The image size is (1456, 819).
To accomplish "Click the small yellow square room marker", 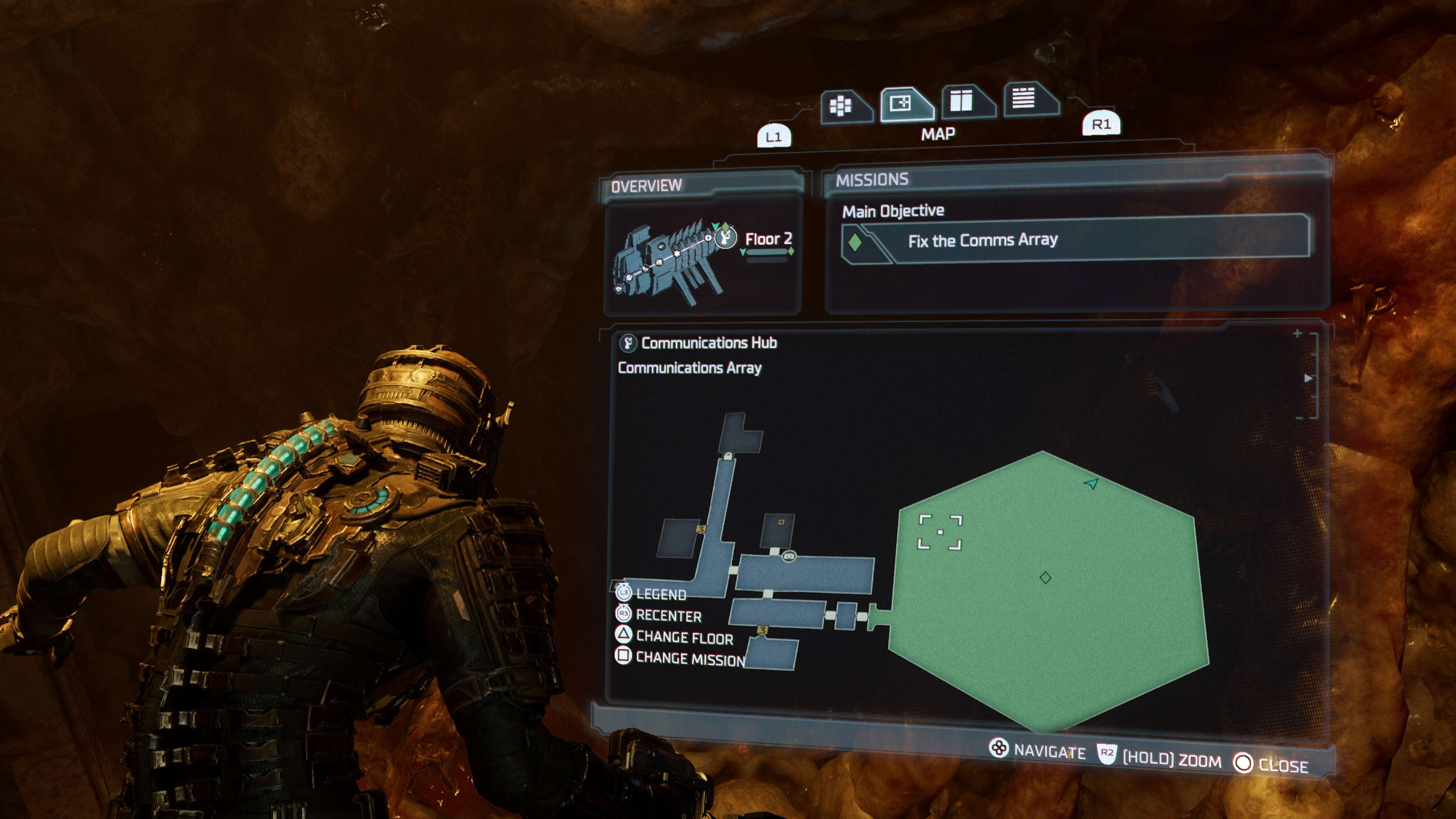I will pos(781,522).
